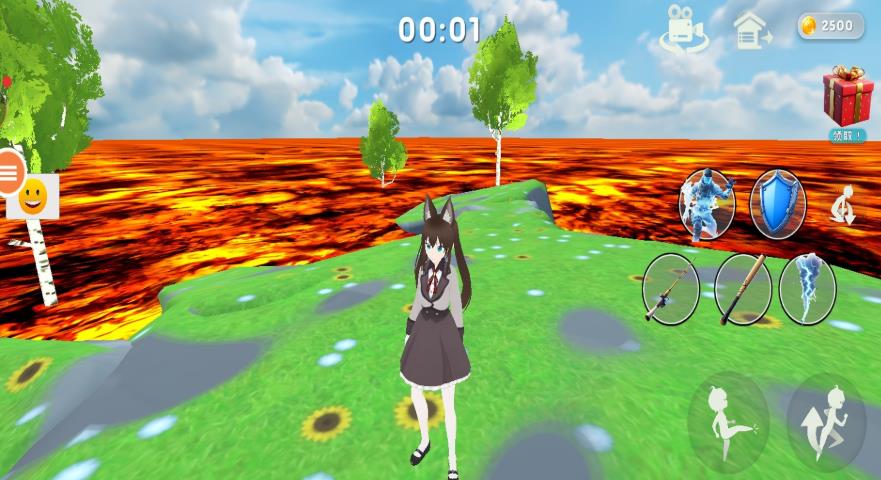Screen dimensions: 881x480
Task: Open the gold coin balance showing 2500
Action: [830, 26]
